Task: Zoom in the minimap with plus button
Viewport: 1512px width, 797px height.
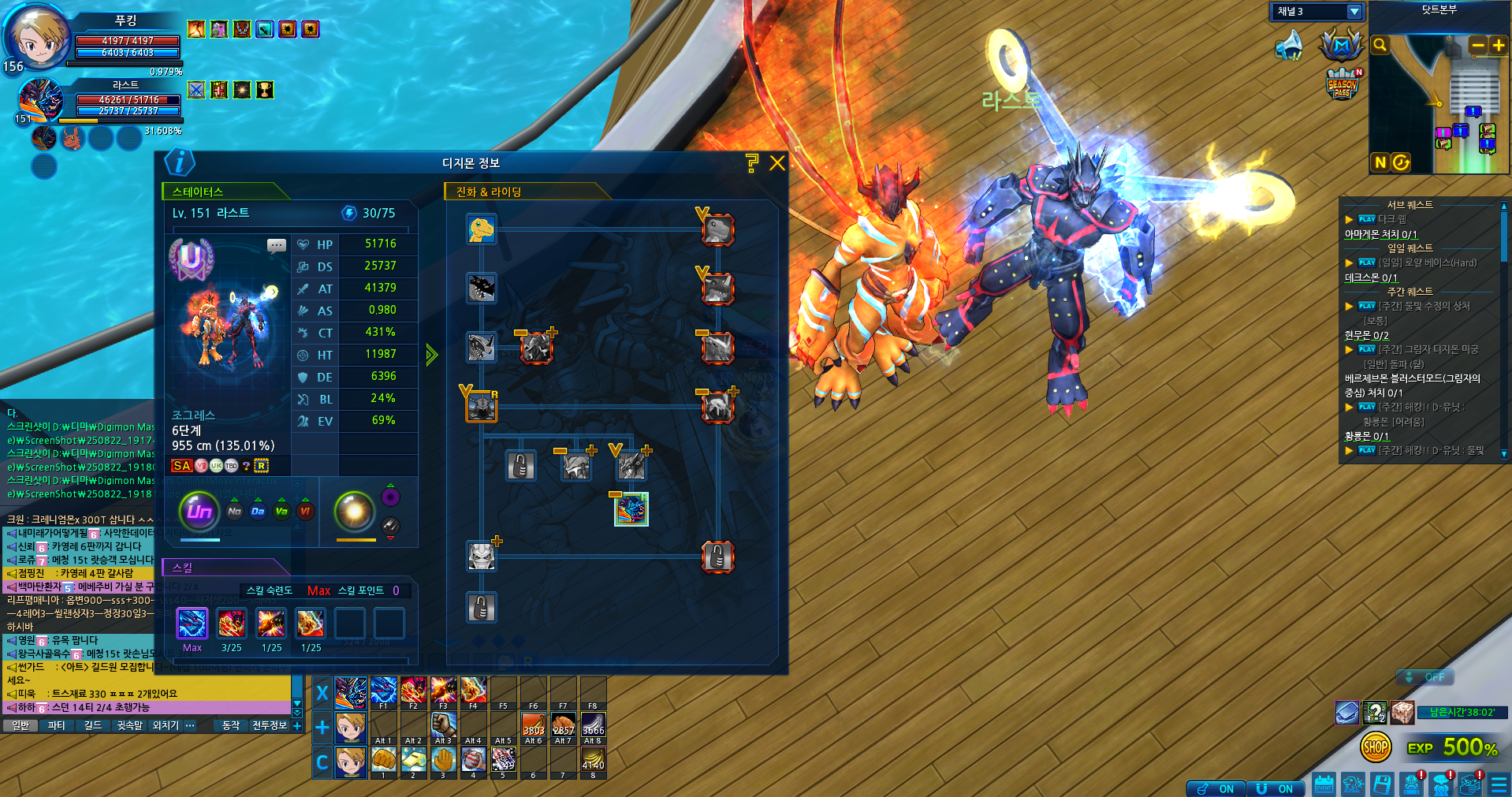Action: tap(1499, 46)
